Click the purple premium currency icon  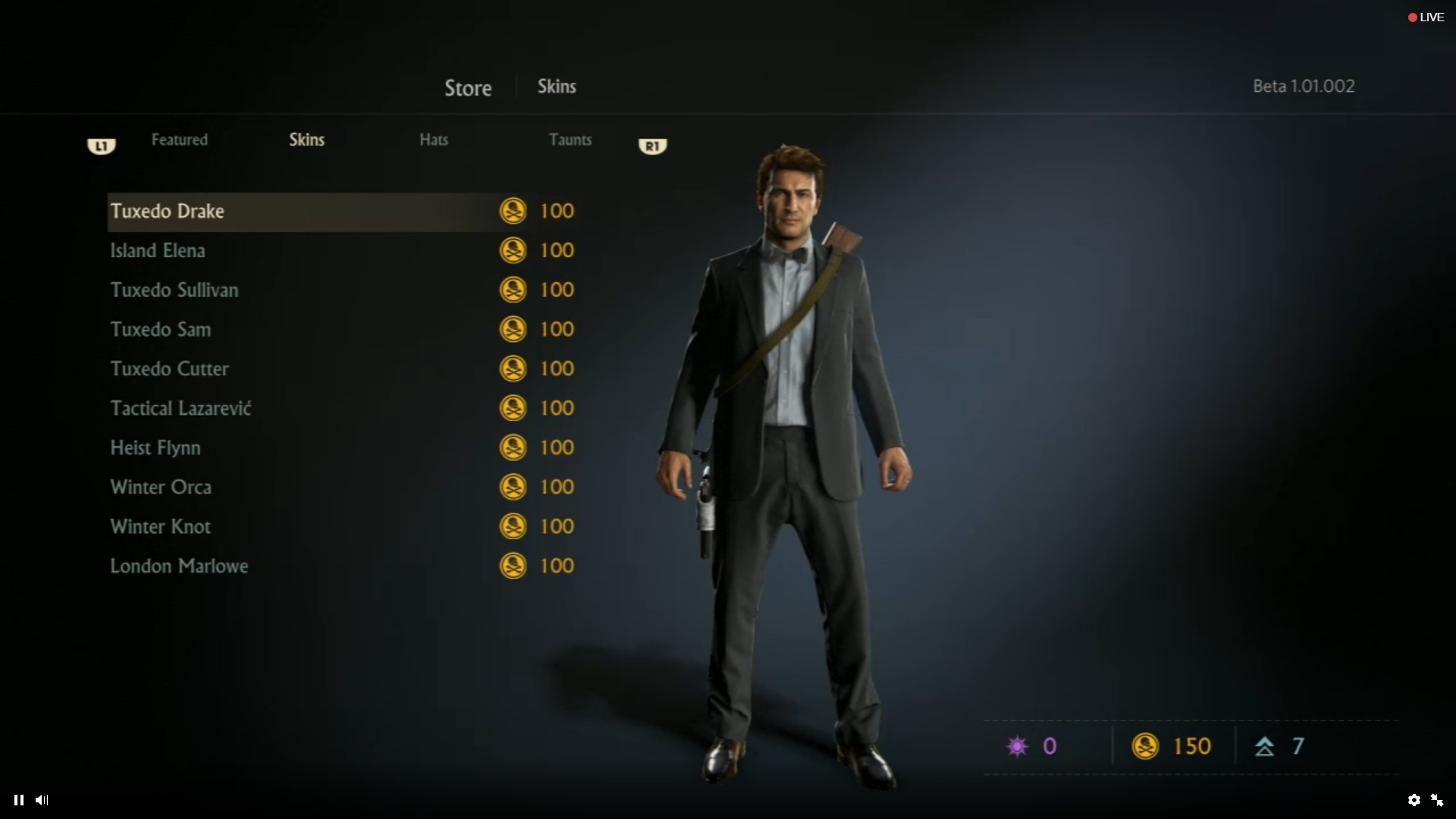pos(1017,745)
